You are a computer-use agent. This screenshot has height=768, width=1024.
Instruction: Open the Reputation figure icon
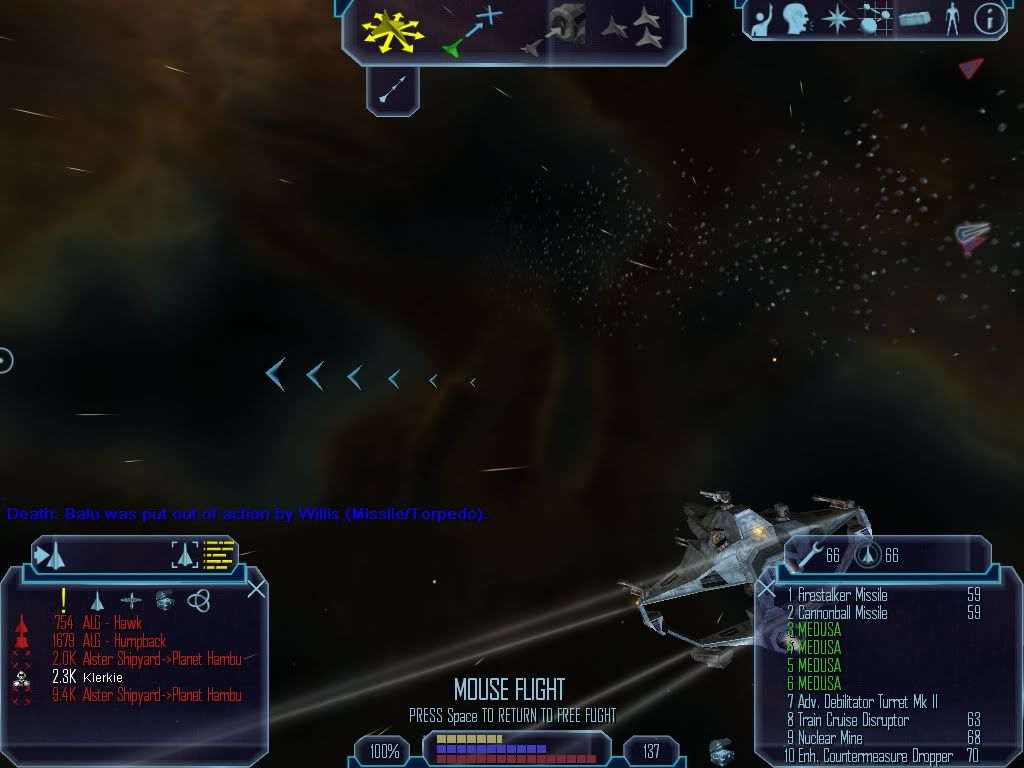[x=951, y=19]
